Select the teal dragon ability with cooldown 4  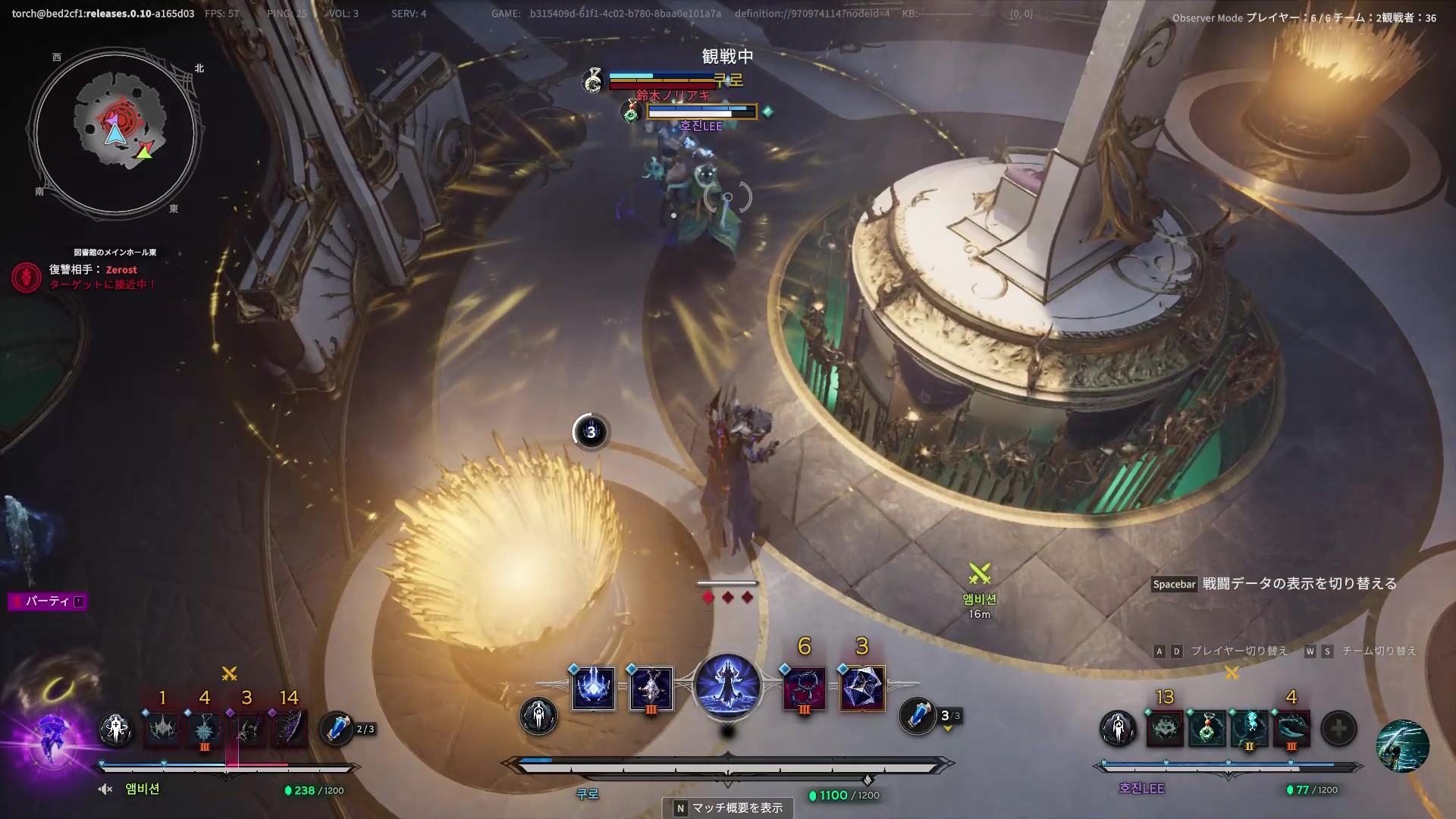click(1291, 729)
